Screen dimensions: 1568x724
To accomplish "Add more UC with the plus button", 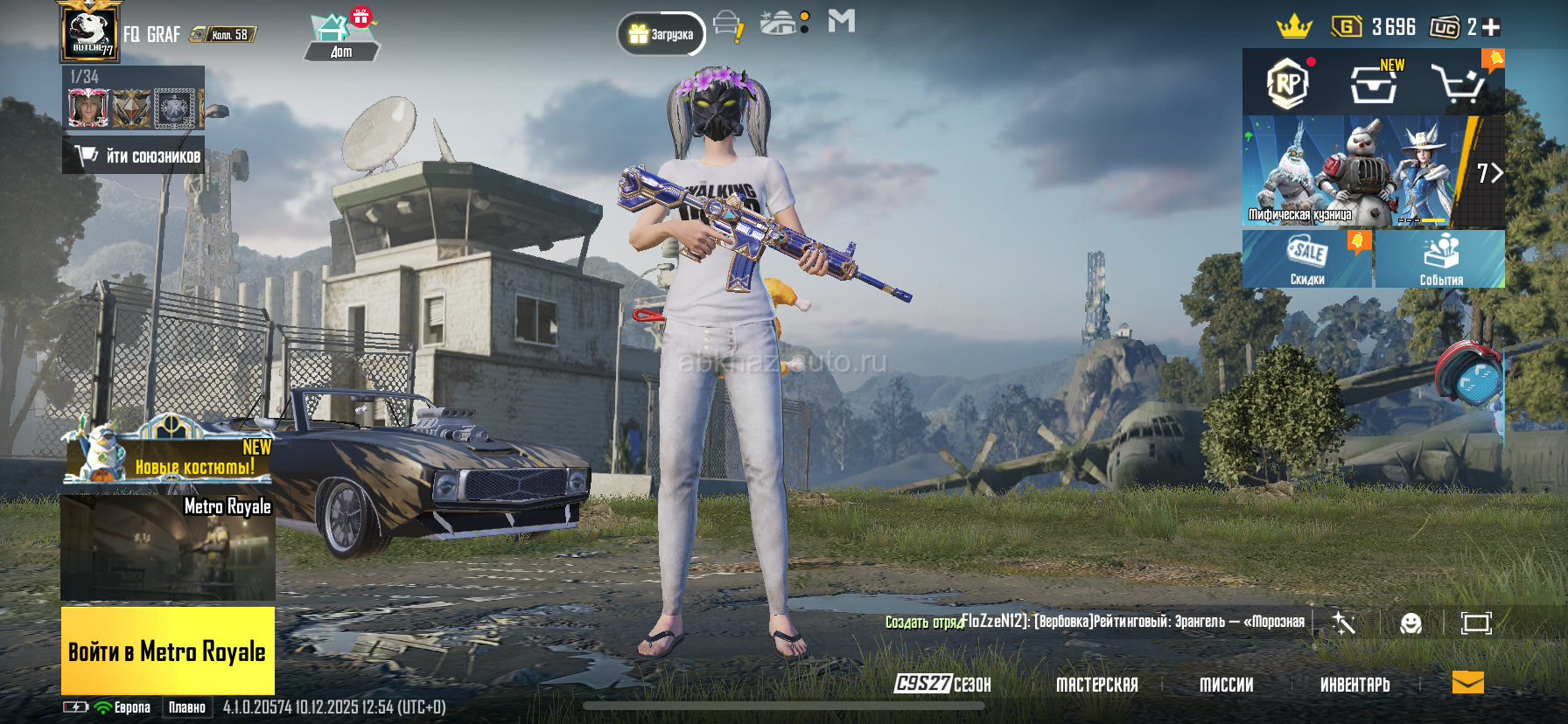I will tap(1491, 27).
